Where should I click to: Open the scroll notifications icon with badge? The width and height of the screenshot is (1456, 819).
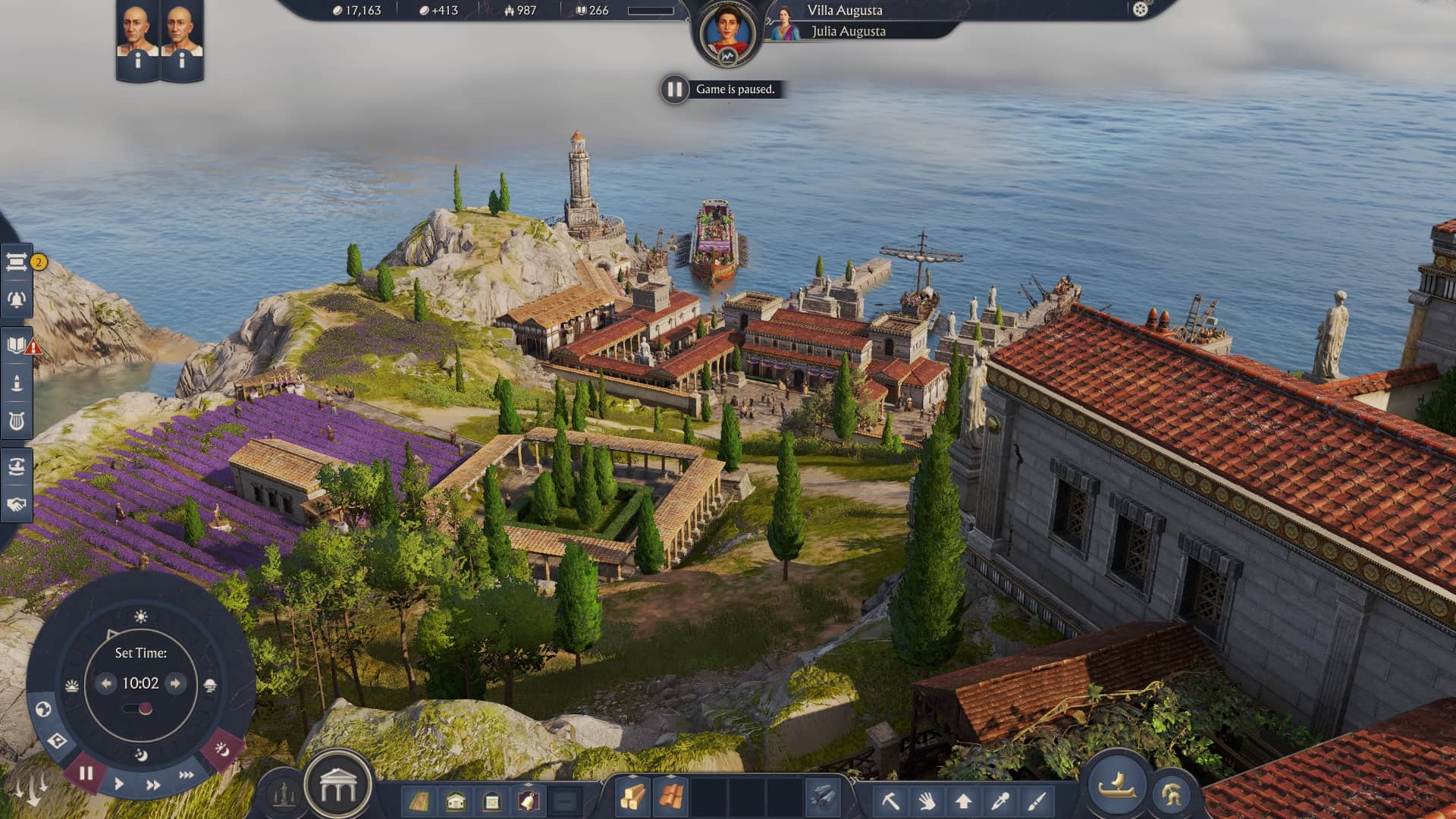pos(17,262)
